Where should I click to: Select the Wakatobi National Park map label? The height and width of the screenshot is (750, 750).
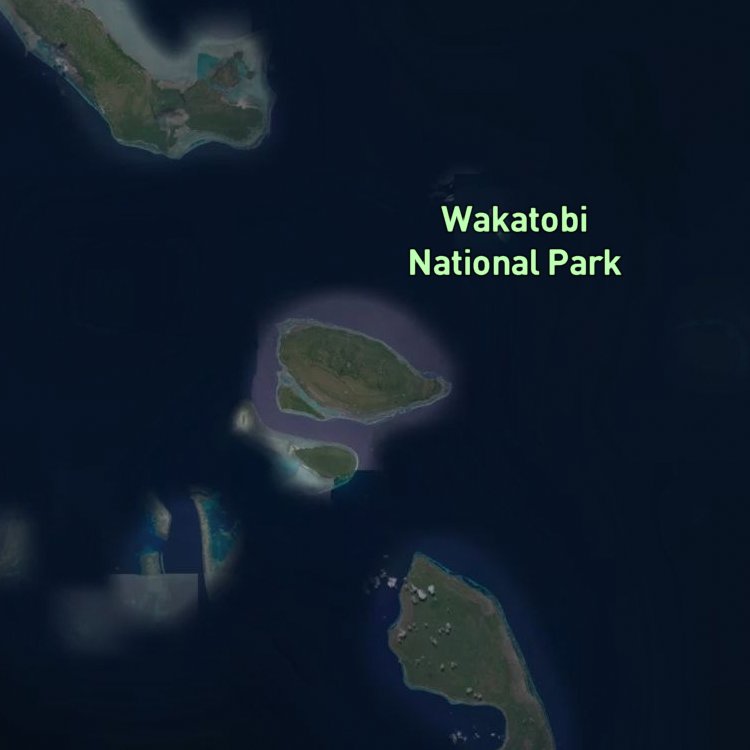pyautogui.click(x=515, y=241)
